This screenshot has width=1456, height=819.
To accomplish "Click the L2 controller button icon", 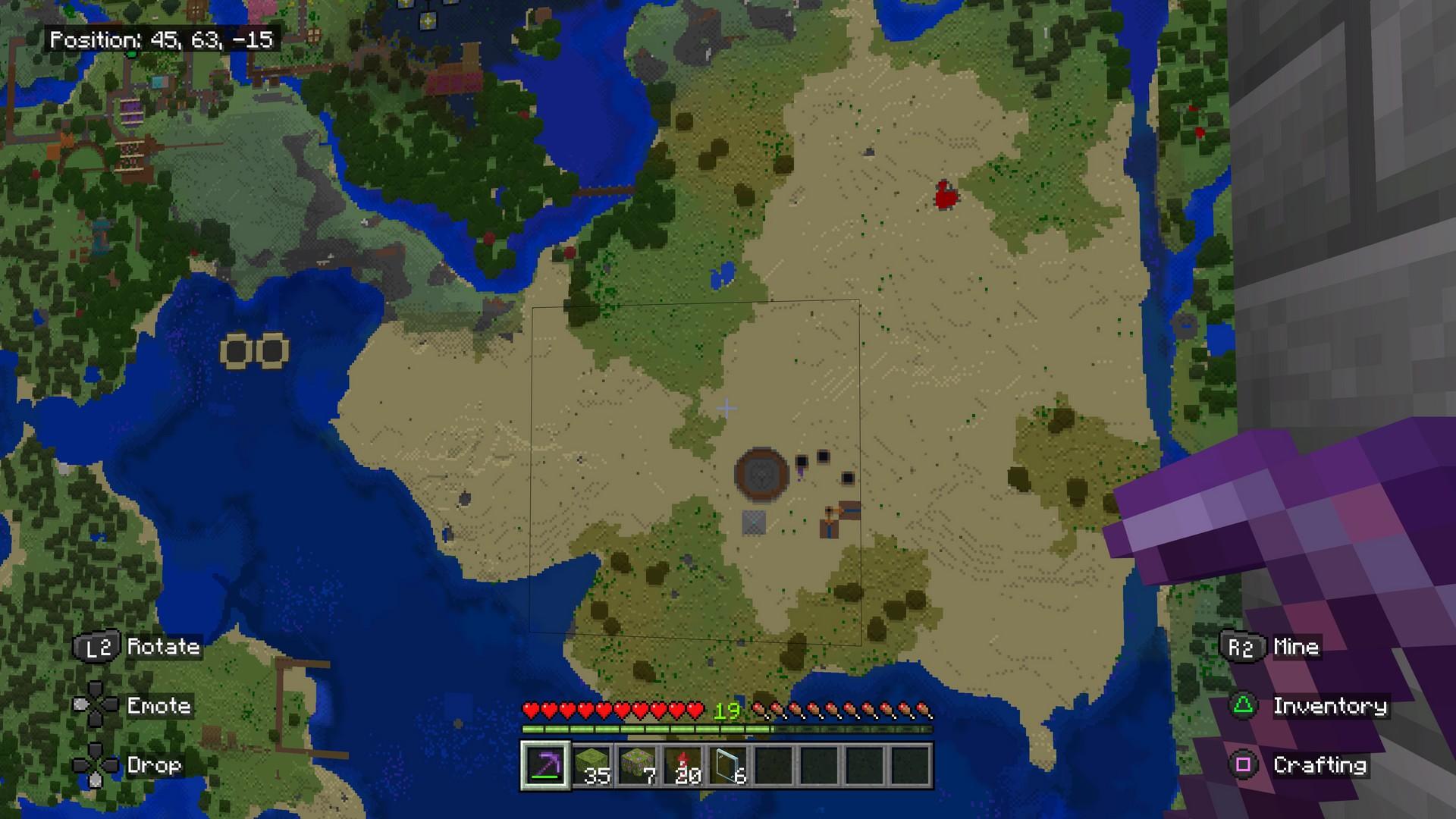I will click(x=99, y=647).
